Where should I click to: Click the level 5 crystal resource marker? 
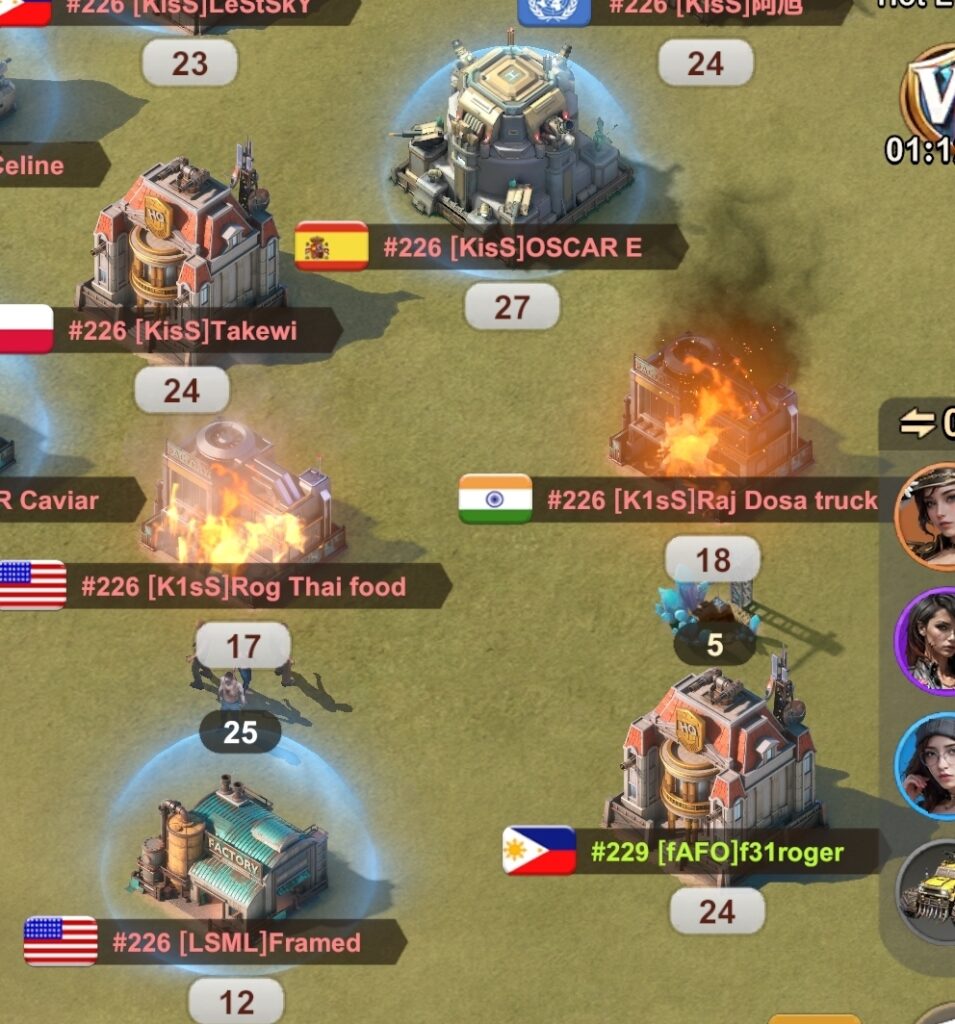[x=714, y=645]
